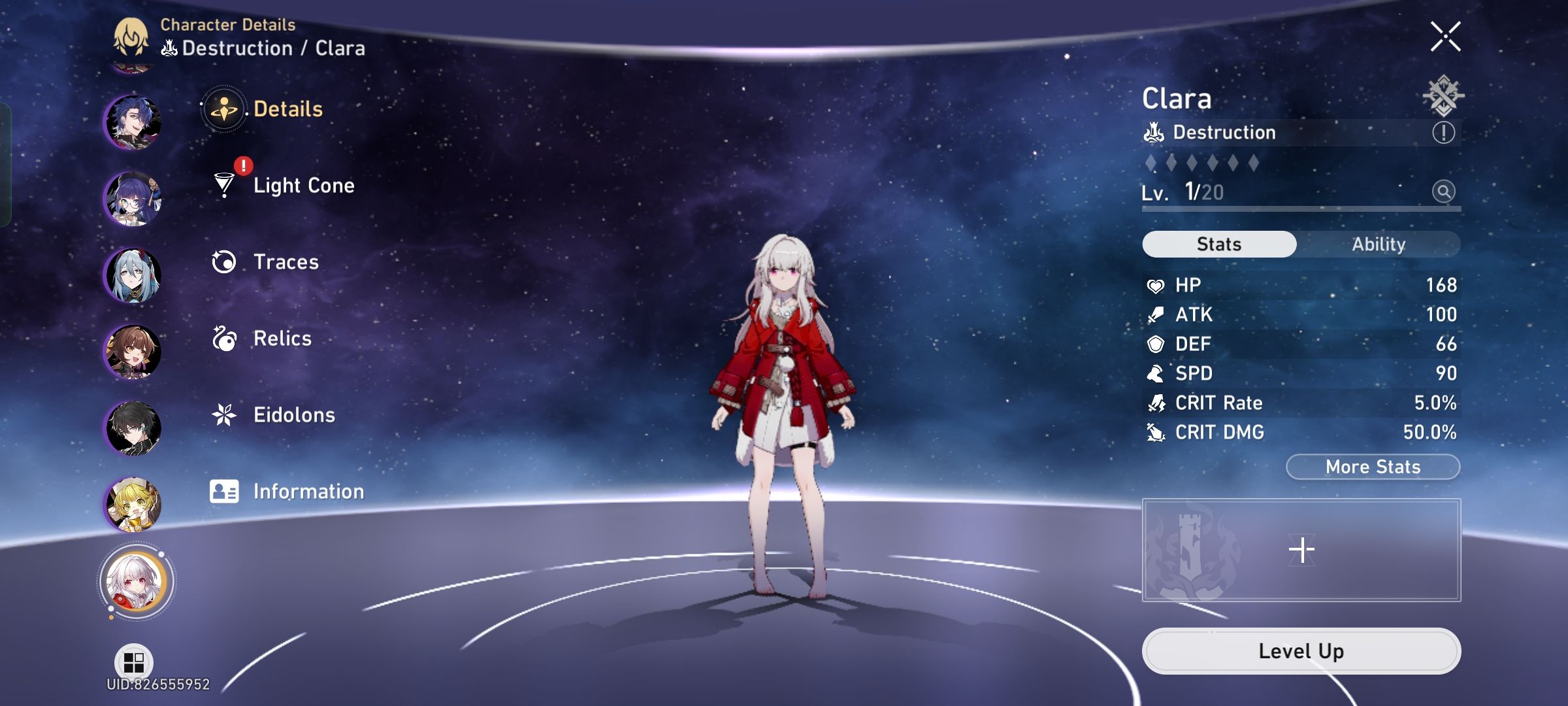Select the blue-haired character portrait at top

(x=134, y=120)
